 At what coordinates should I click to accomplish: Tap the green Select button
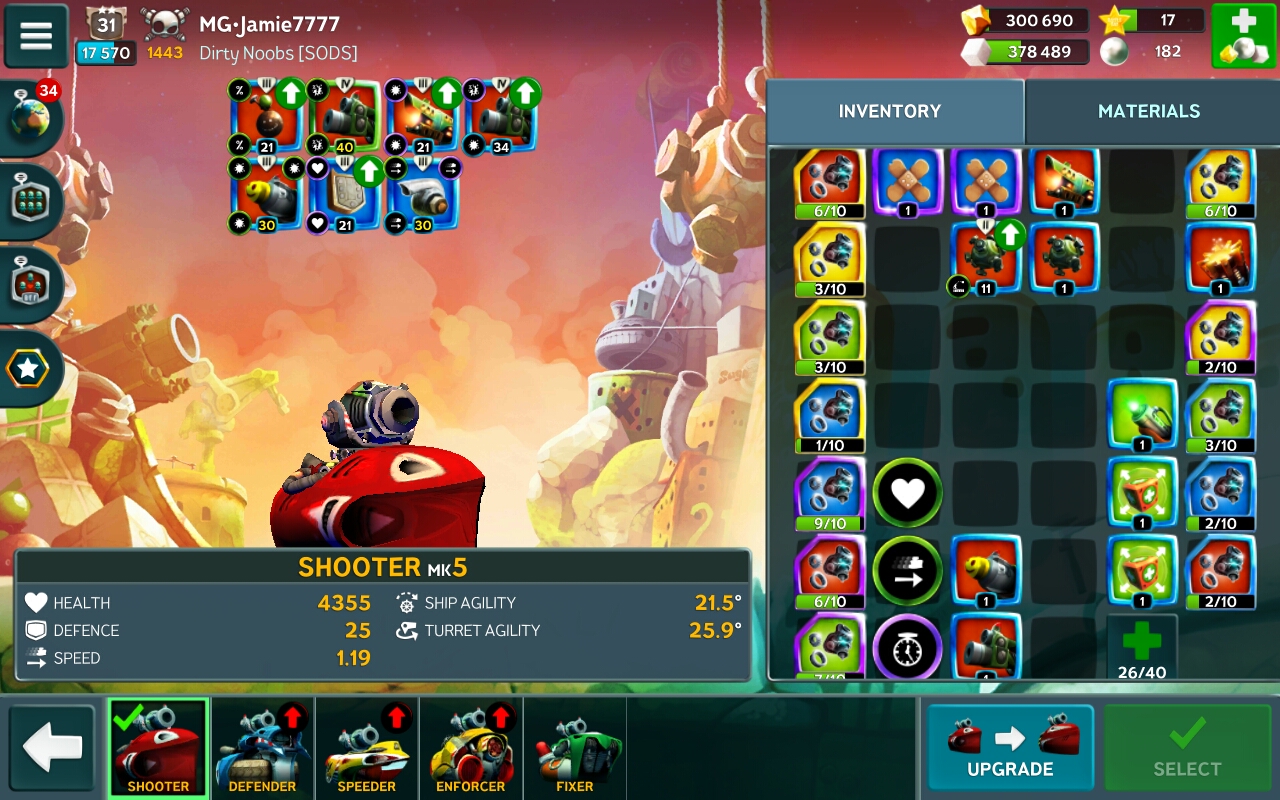1187,747
